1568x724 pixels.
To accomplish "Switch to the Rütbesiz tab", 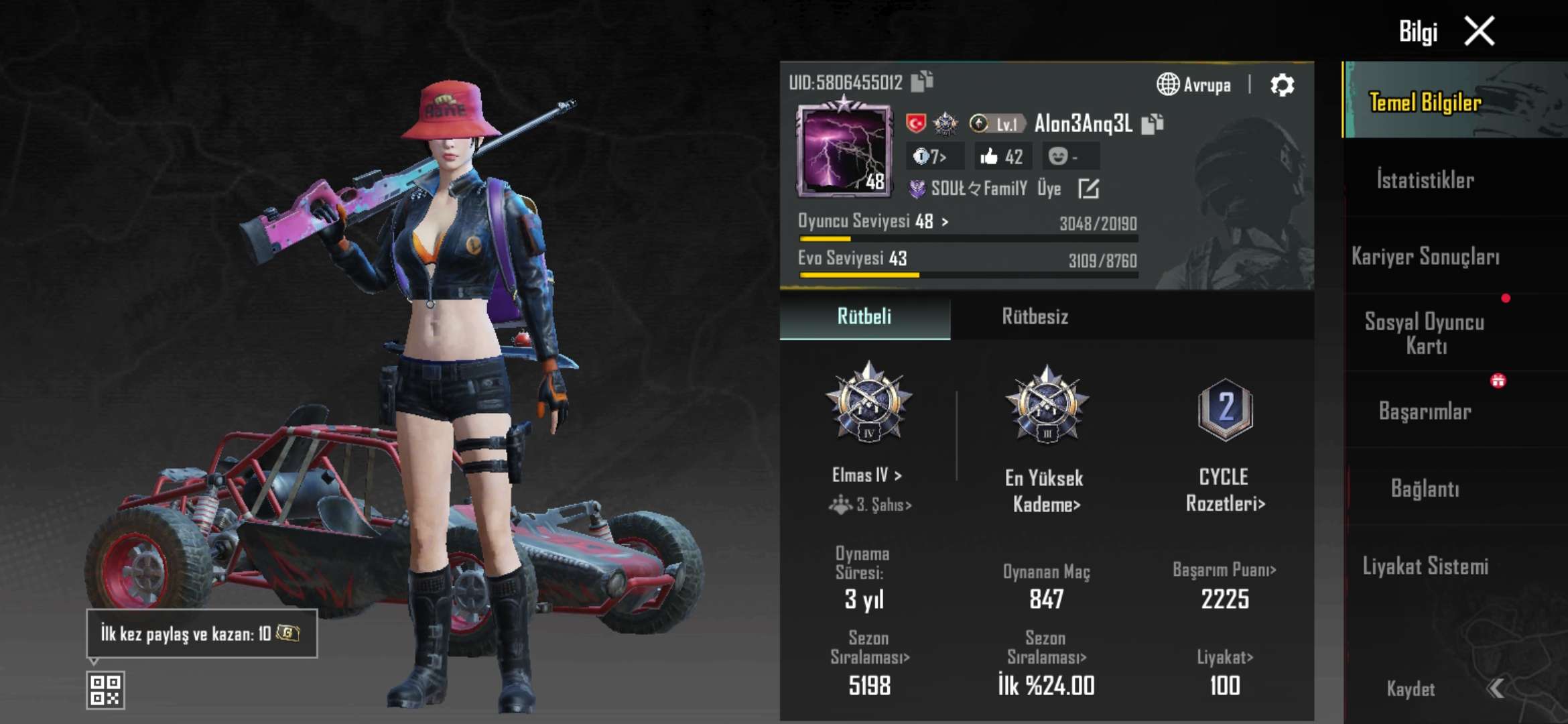I will (x=1035, y=316).
